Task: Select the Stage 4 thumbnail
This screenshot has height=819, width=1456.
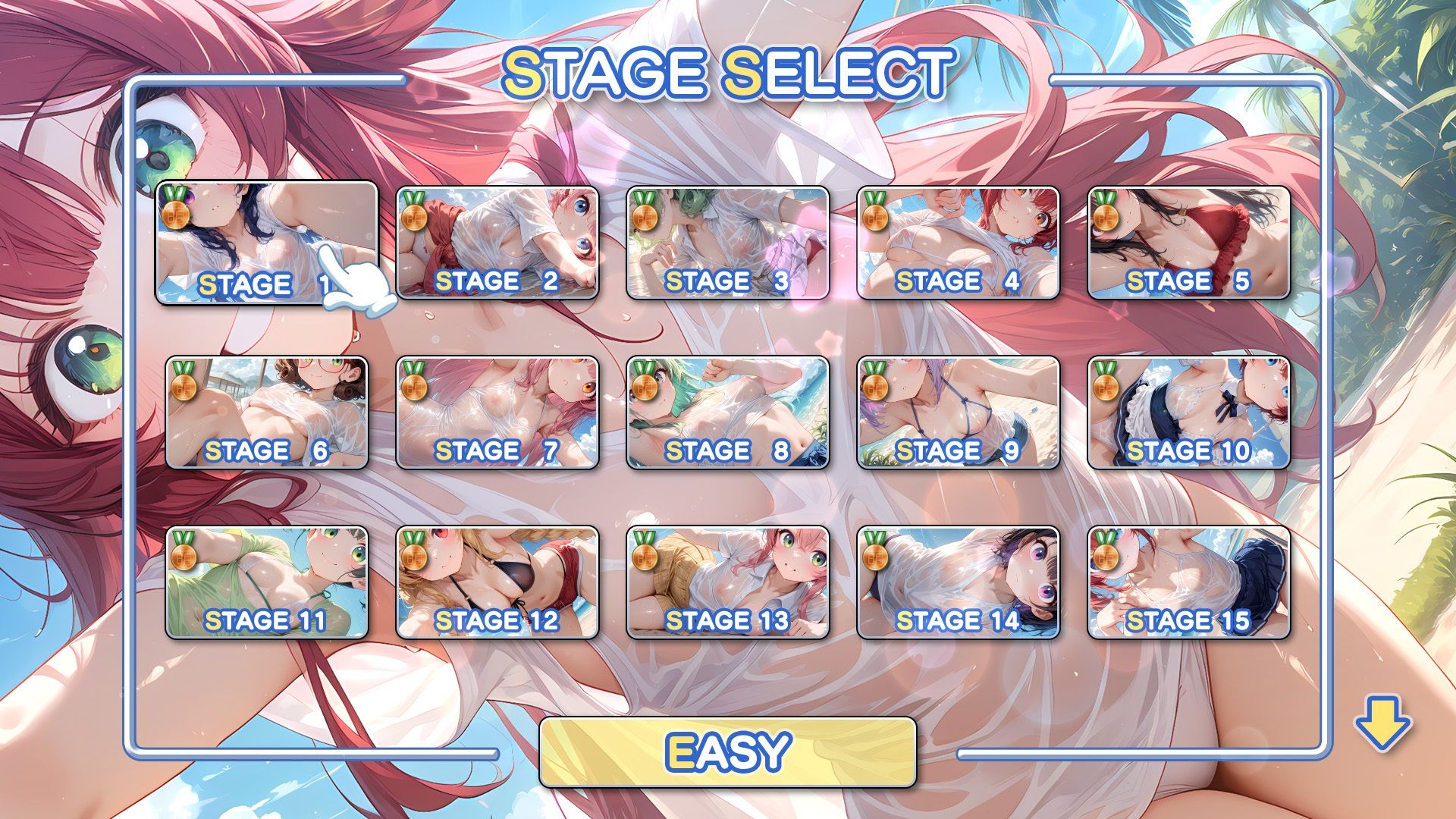Action: click(x=959, y=243)
